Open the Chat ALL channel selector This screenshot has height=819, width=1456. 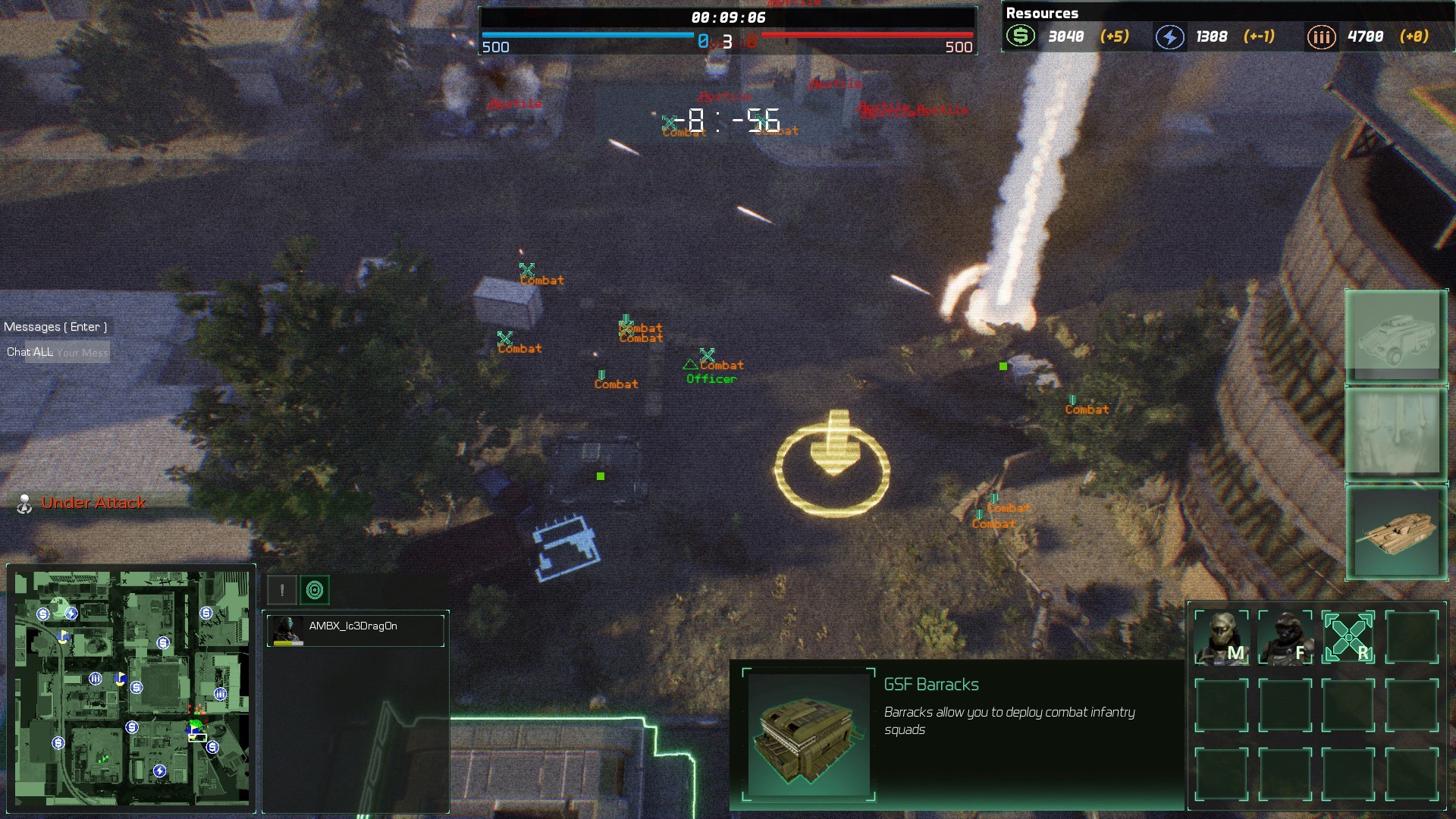tap(29, 352)
